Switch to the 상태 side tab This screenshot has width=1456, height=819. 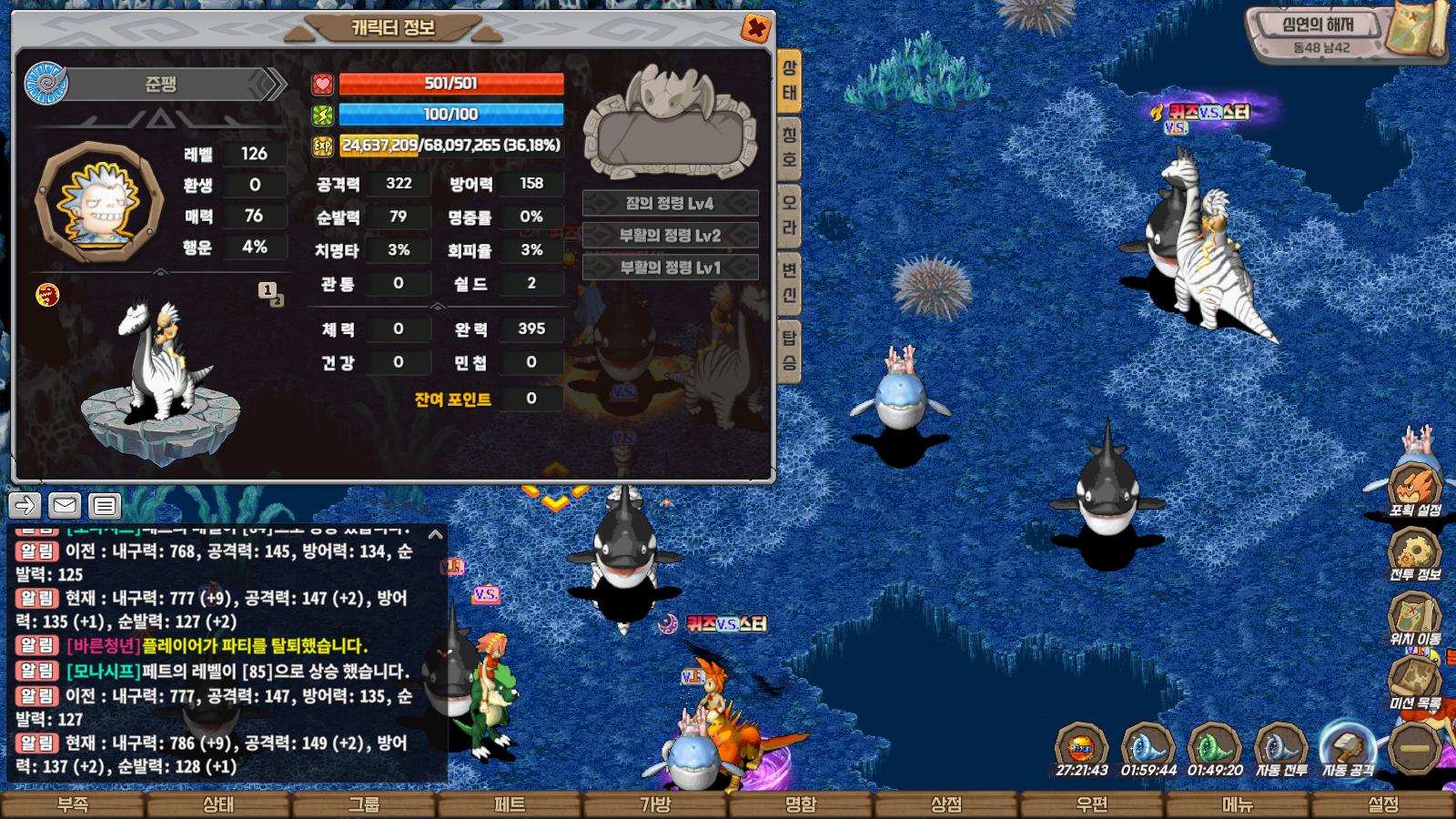click(x=789, y=80)
